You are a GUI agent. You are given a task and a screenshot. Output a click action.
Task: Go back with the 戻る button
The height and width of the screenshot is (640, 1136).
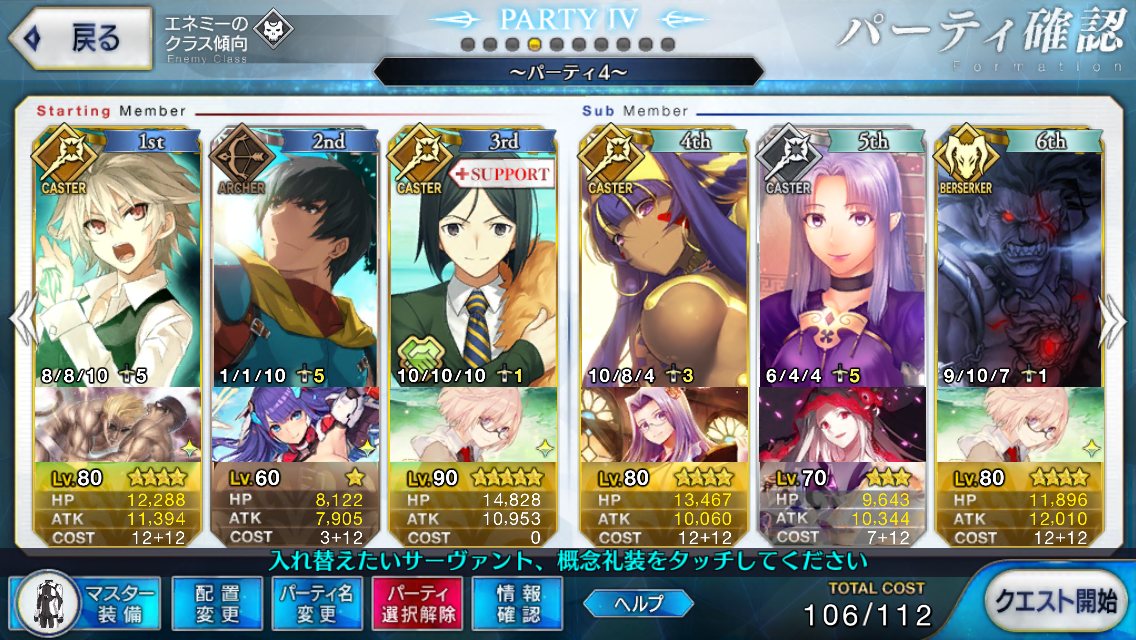click(x=80, y=38)
